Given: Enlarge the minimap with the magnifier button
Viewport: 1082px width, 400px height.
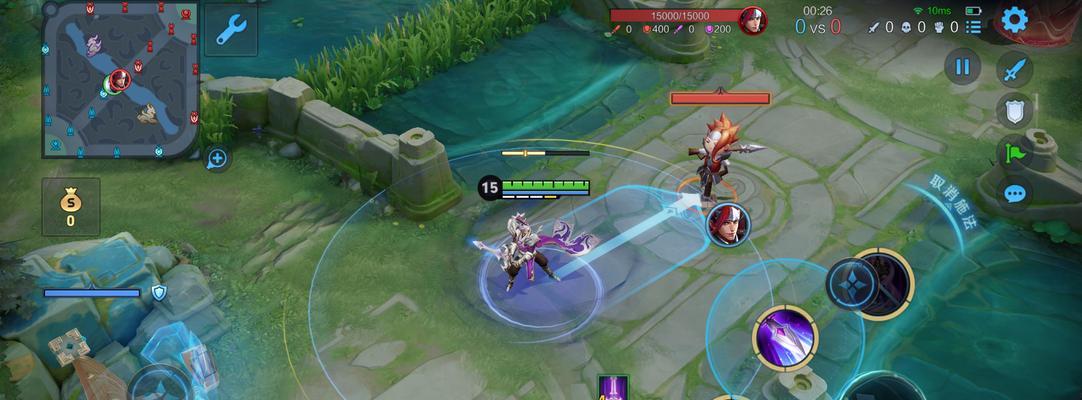Looking at the screenshot, I should (217, 157).
